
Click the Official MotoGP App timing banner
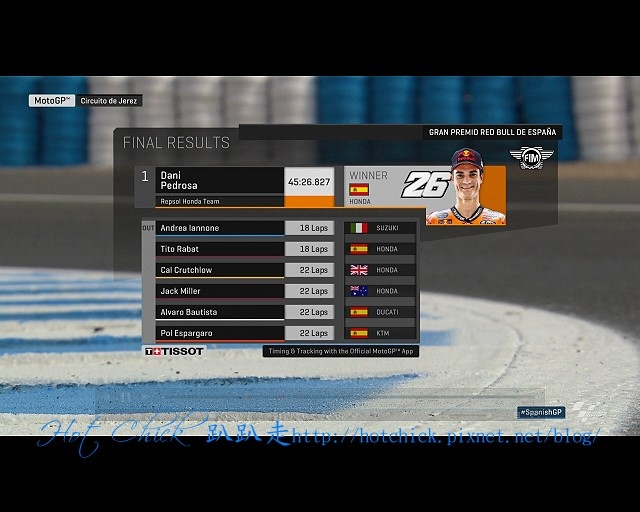pyautogui.click(x=340, y=351)
